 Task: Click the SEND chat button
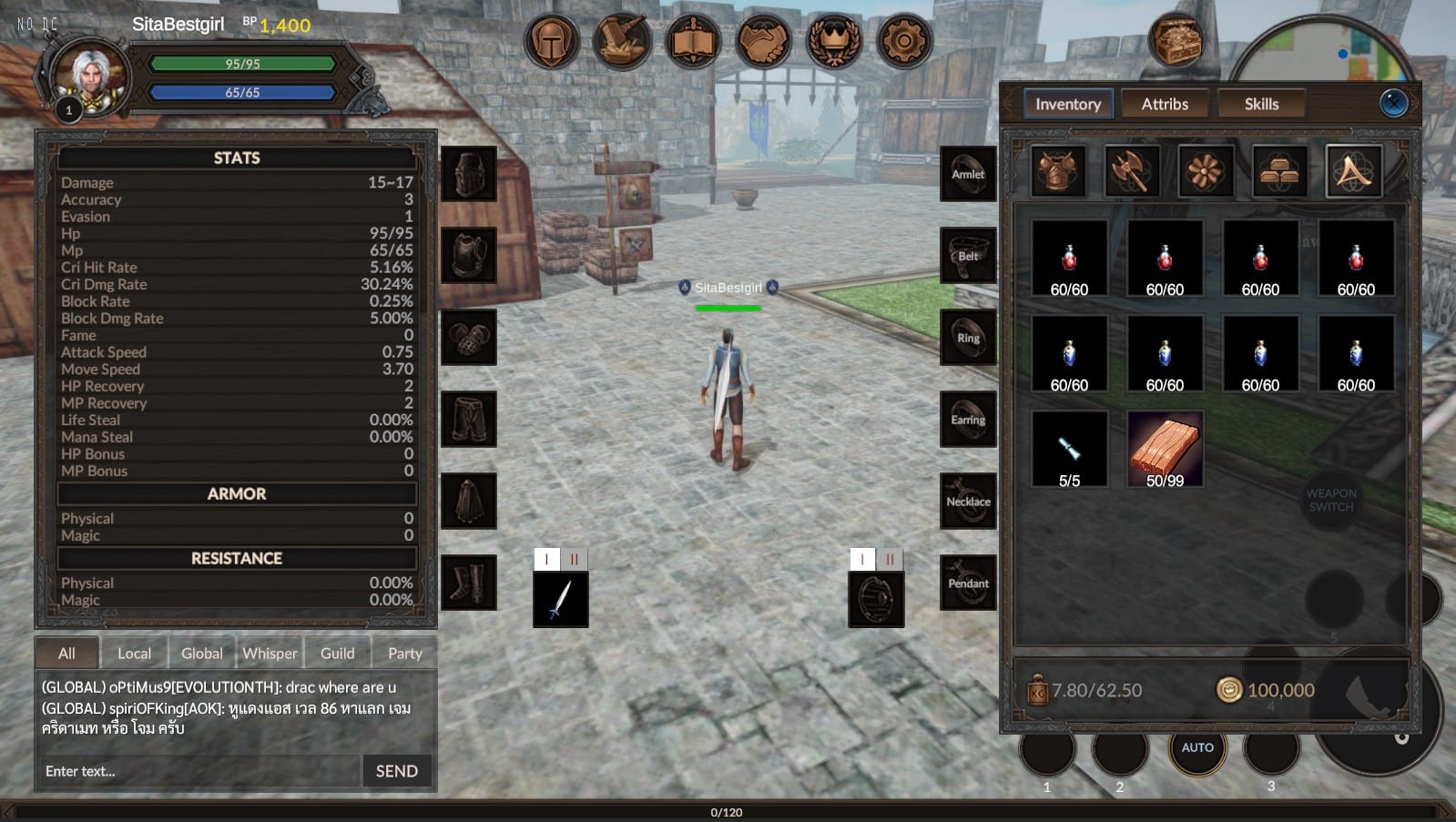(397, 771)
